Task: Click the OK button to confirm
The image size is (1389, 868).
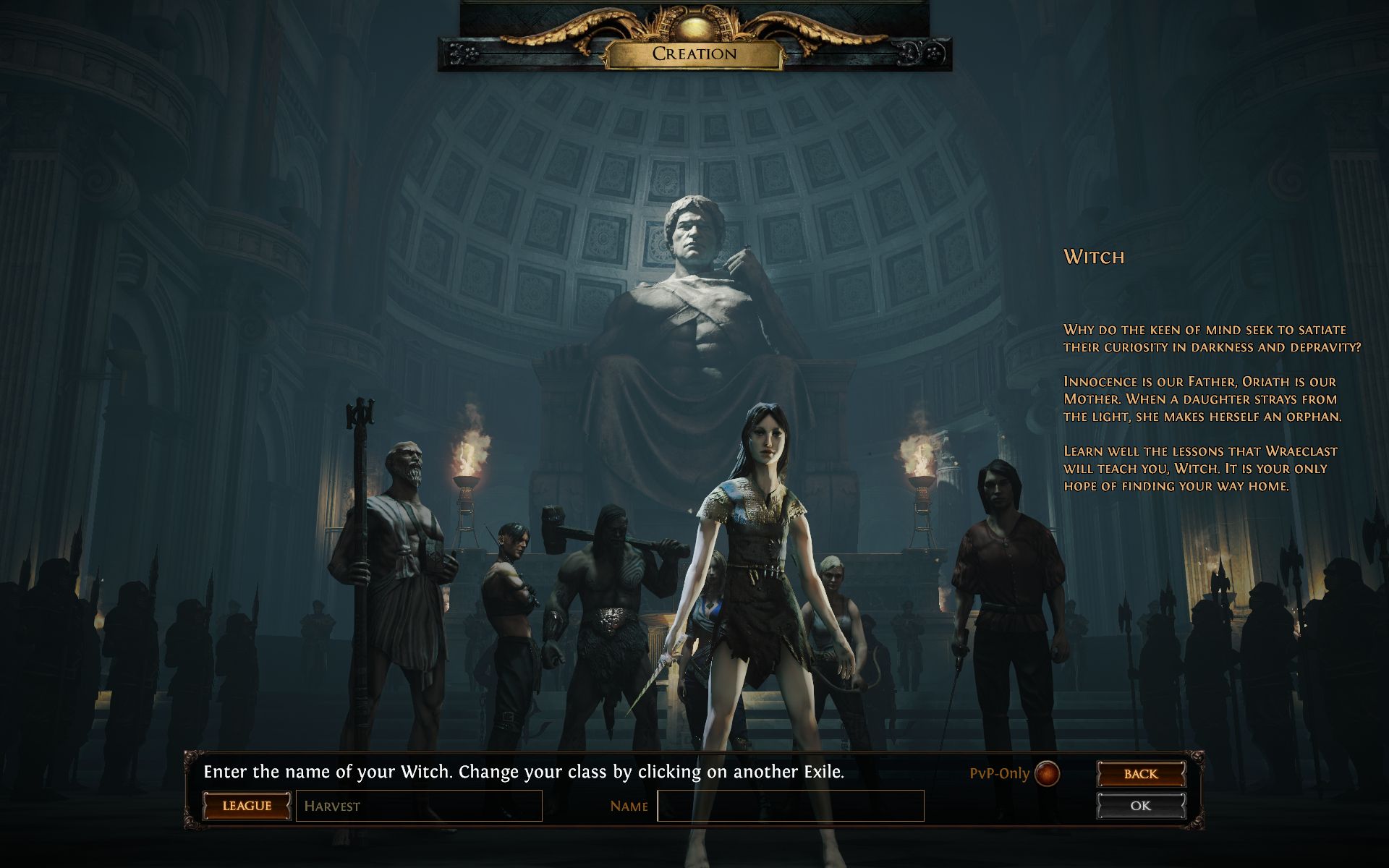Action: [x=1141, y=806]
